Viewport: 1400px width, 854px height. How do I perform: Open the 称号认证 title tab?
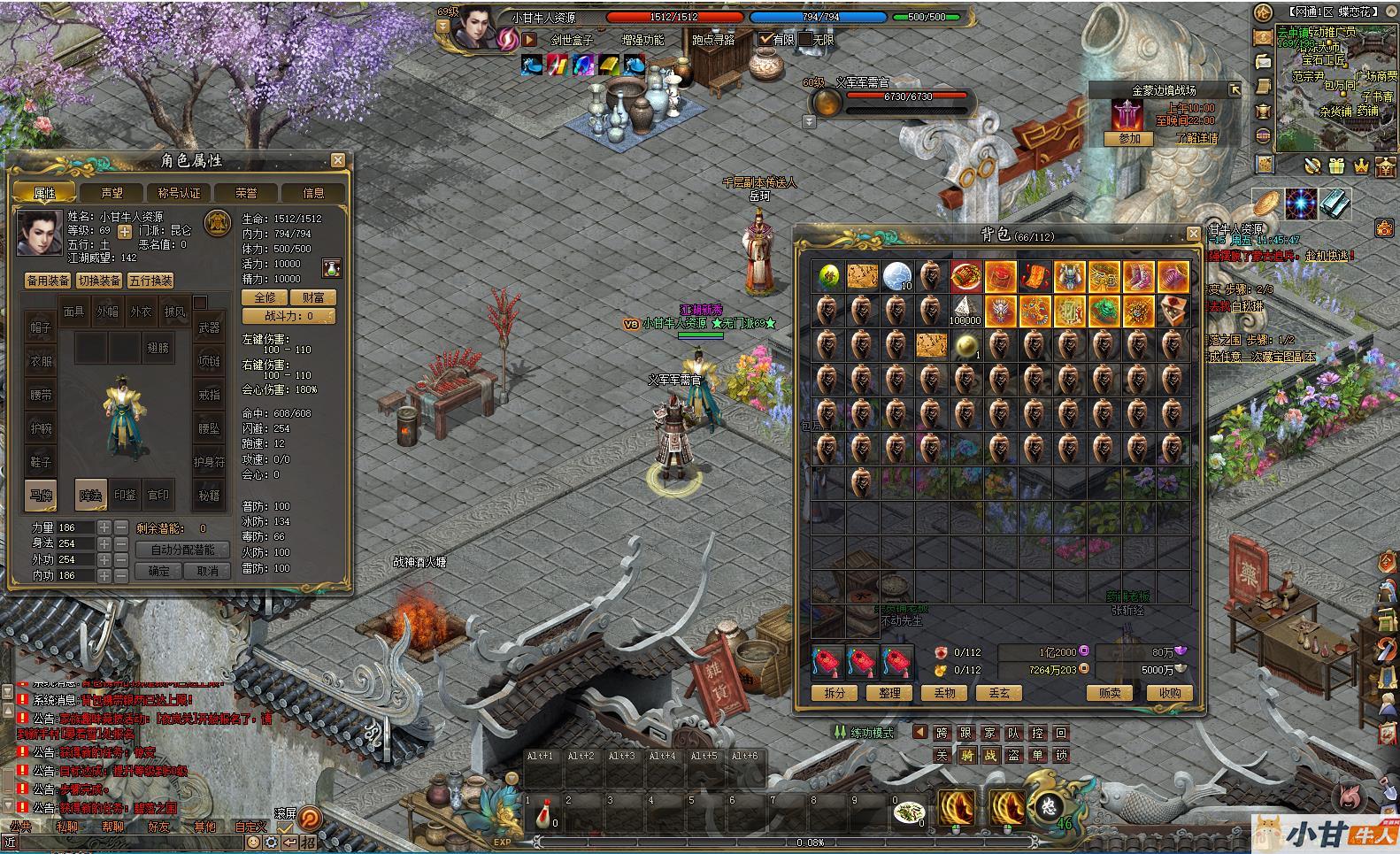pyautogui.click(x=179, y=193)
